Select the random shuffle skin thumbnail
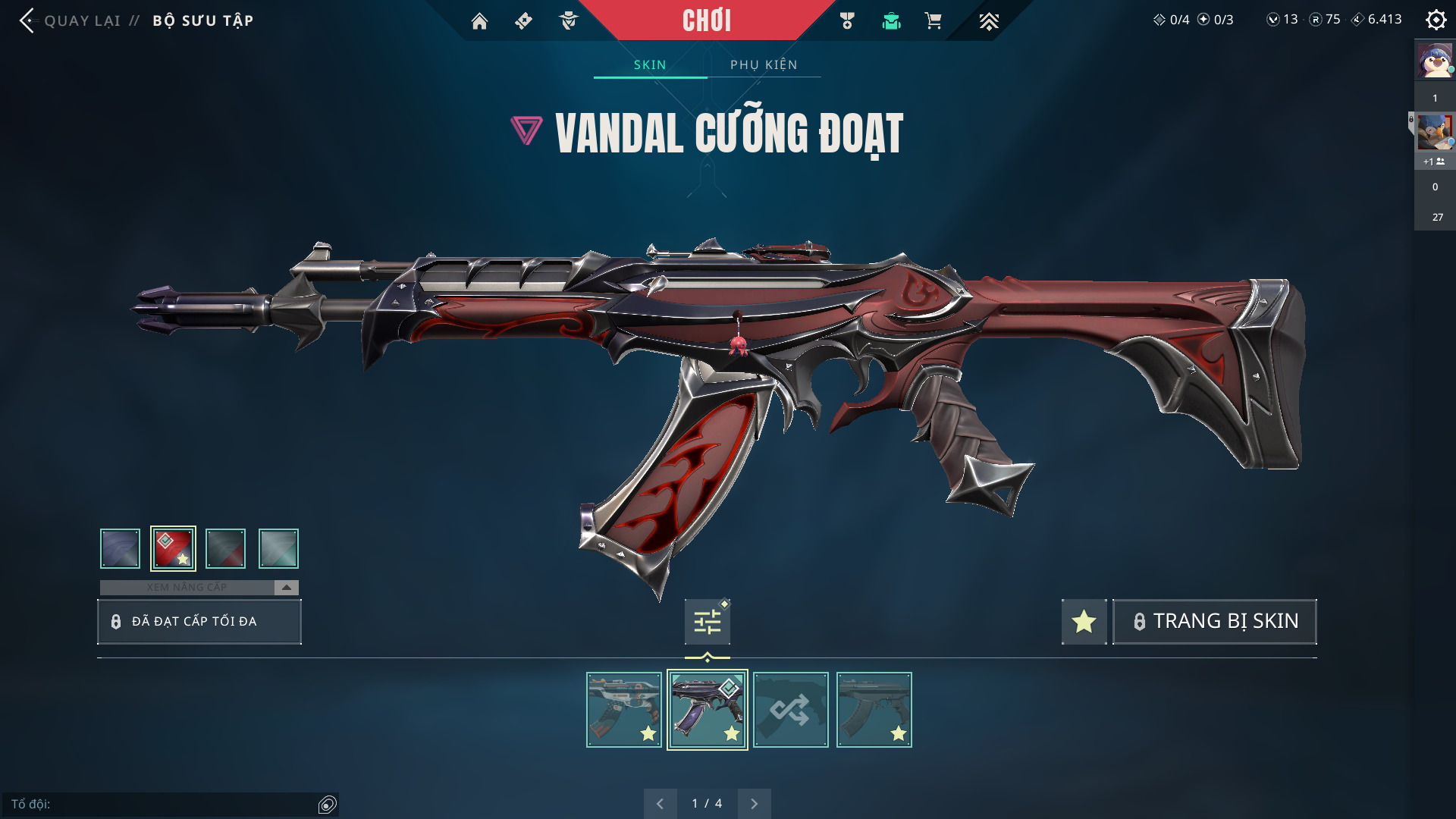Image resolution: width=1456 pixels, height=819 pixels. tap(790, 710)
